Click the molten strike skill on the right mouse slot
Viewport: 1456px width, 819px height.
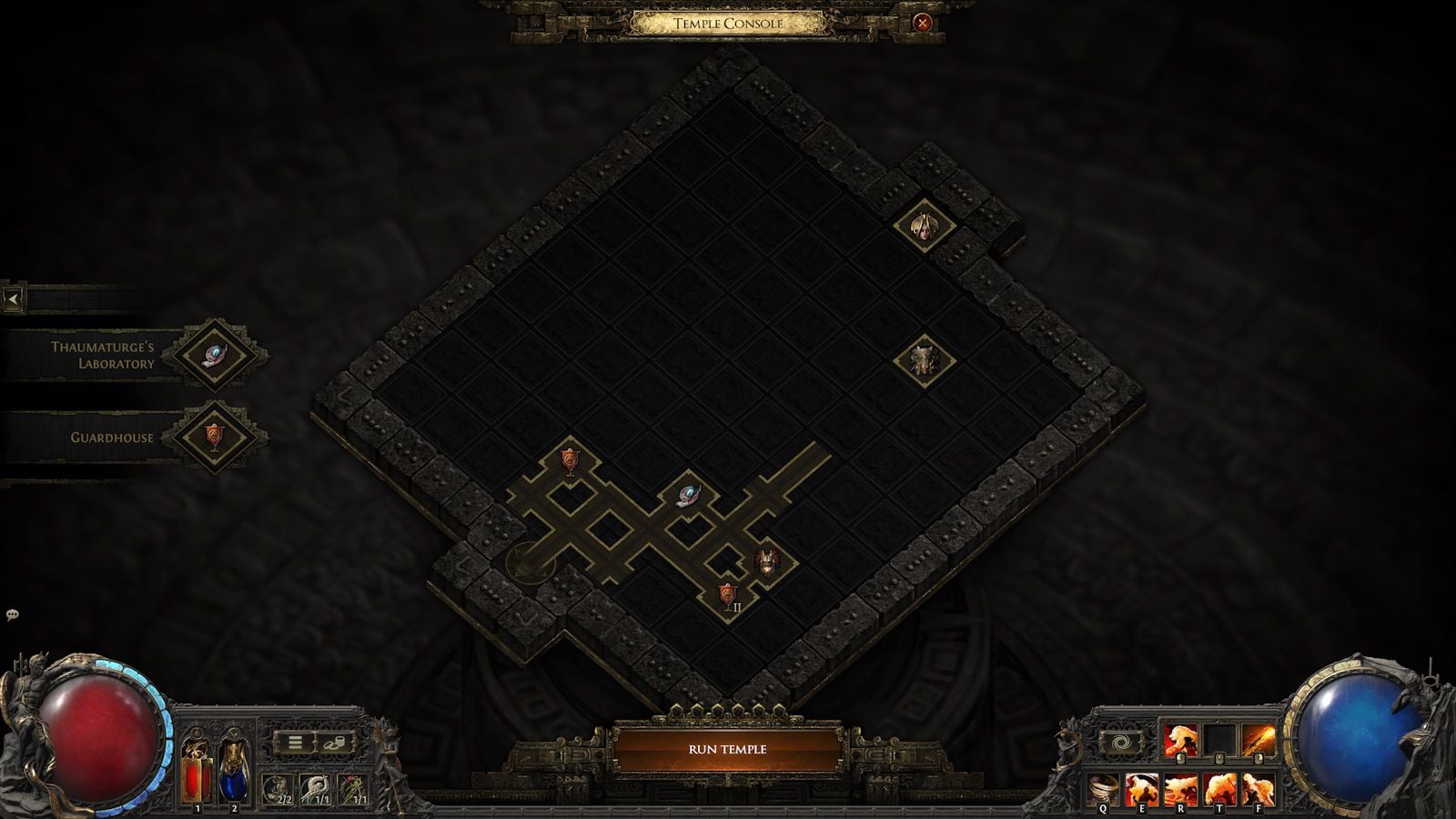(x=1259, y=739)
